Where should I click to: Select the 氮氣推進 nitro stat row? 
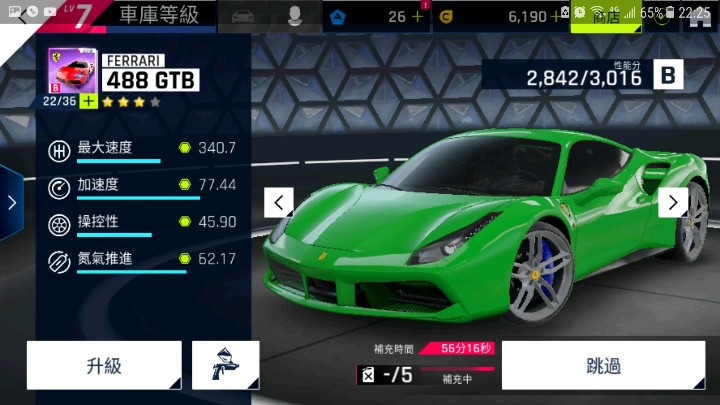pos(142,259)
